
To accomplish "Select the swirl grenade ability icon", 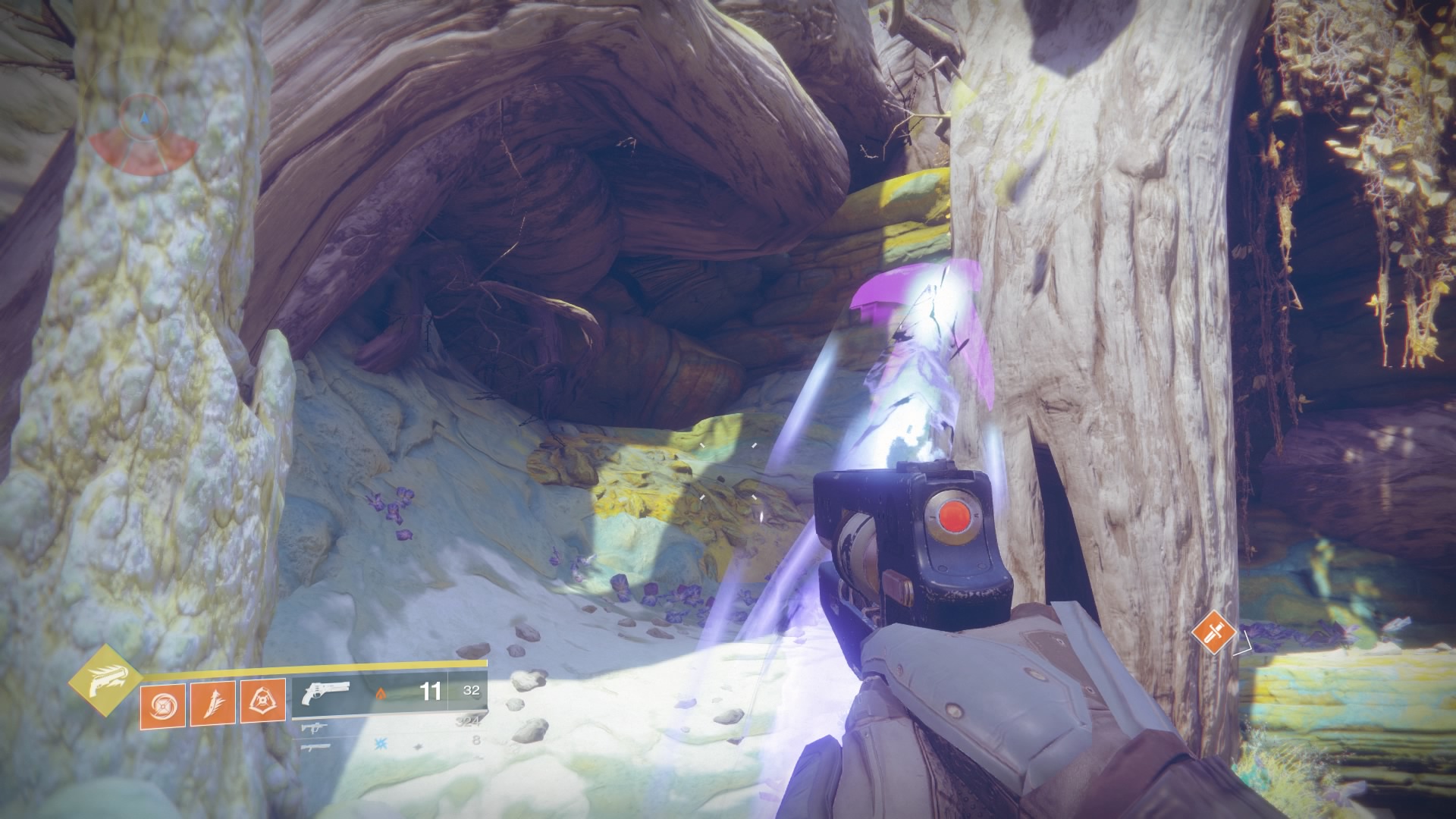I will 163,702.
